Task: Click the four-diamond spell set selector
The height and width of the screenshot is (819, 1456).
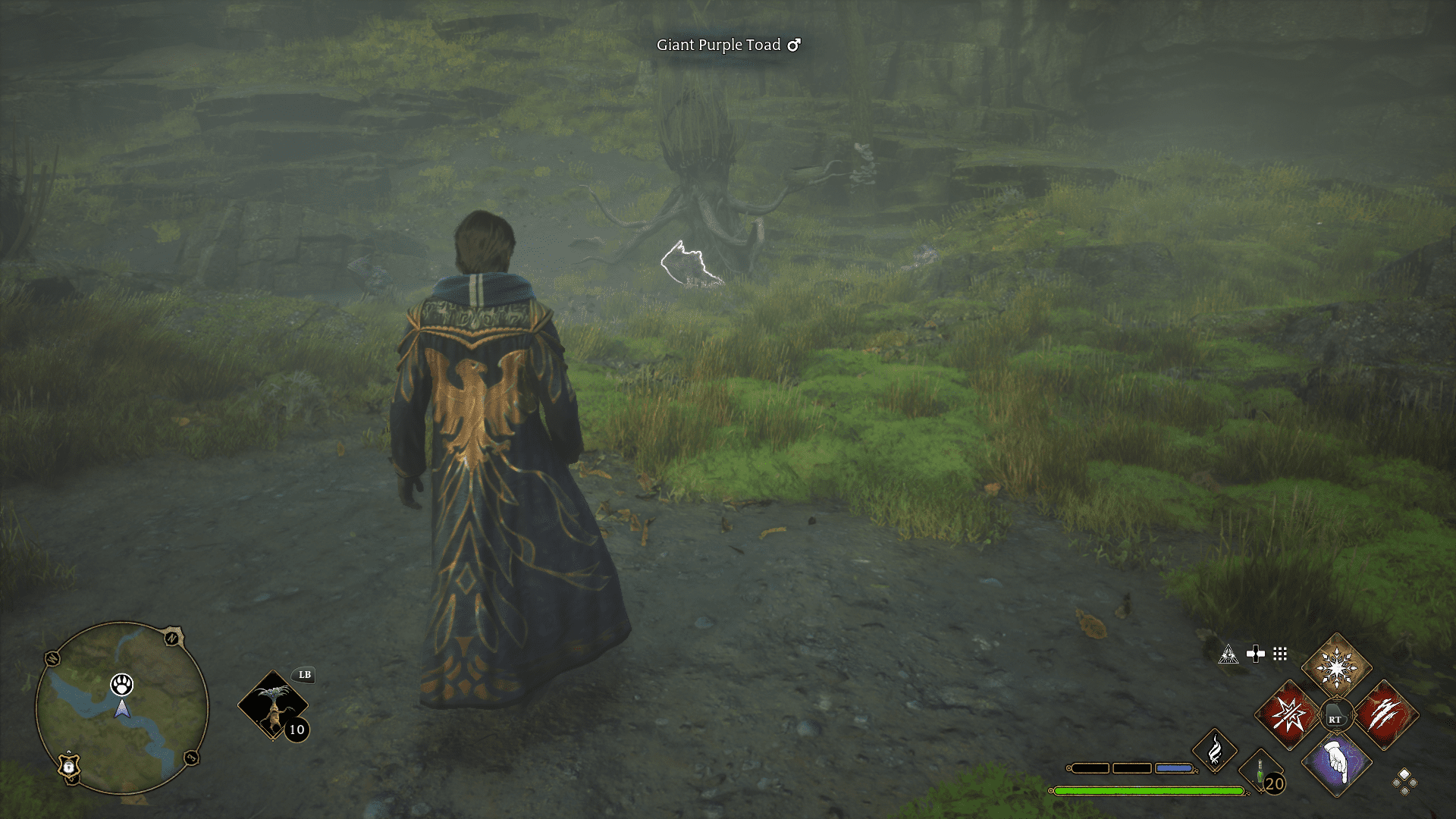Action: tap(1404, 781)
